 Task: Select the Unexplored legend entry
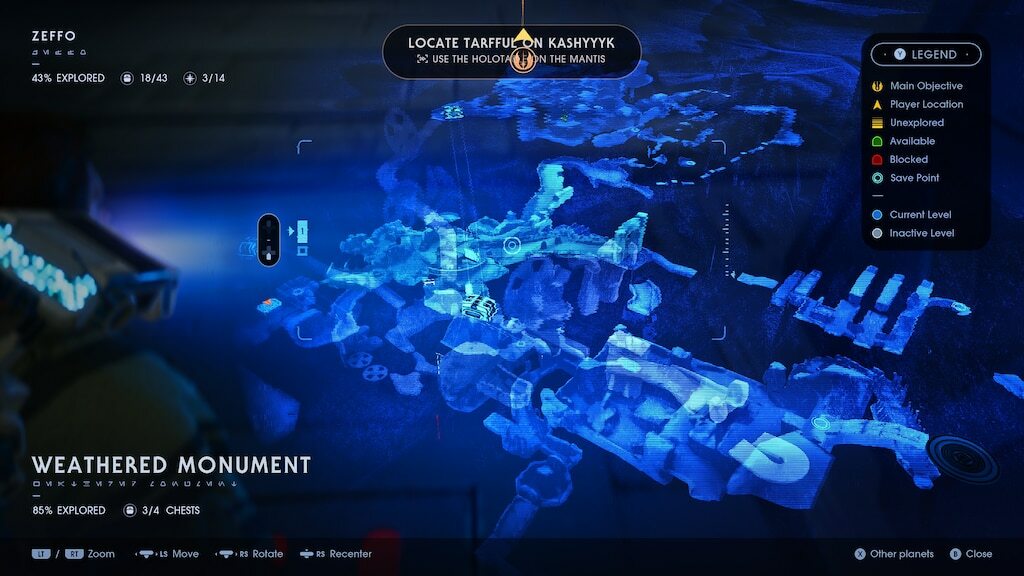916,123
